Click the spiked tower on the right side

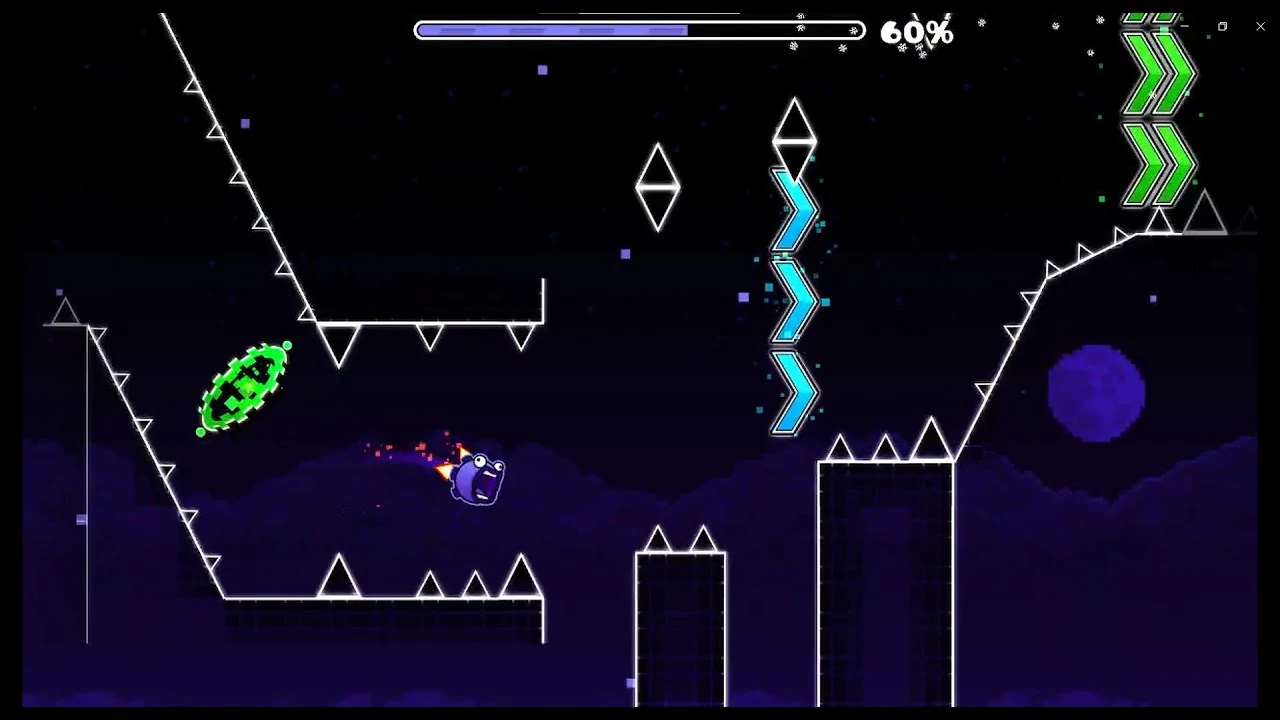pos(884,550)
